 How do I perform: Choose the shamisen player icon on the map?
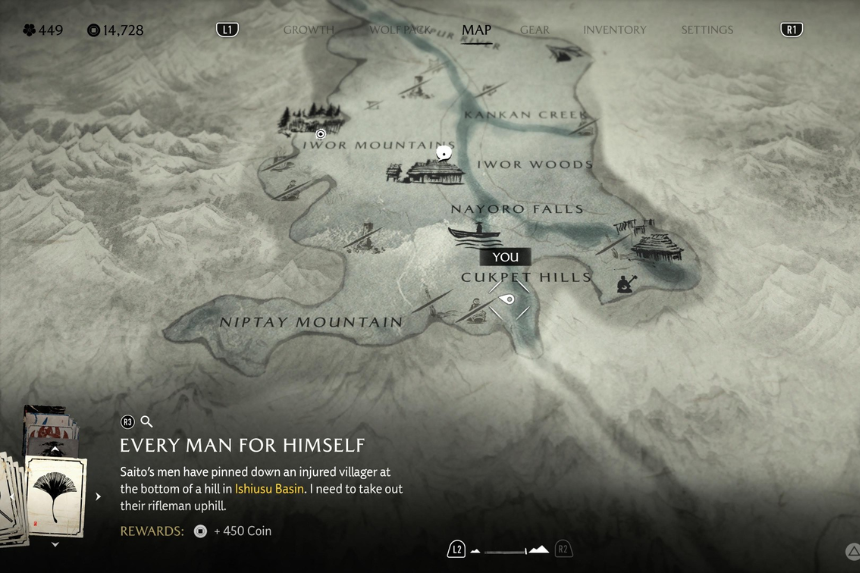coord(625,283)
